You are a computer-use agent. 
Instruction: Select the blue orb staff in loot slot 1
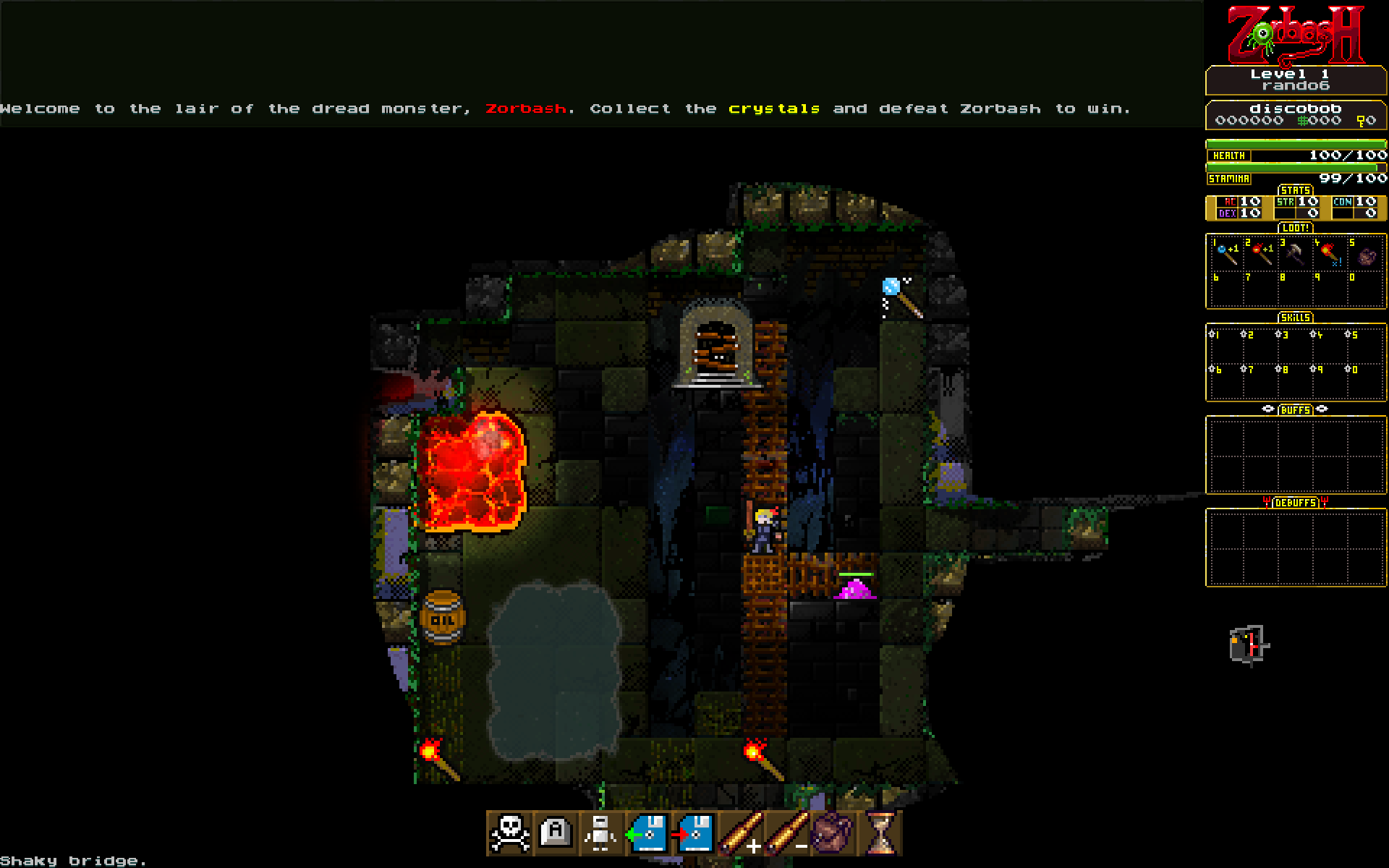(x=1226, y=253)
